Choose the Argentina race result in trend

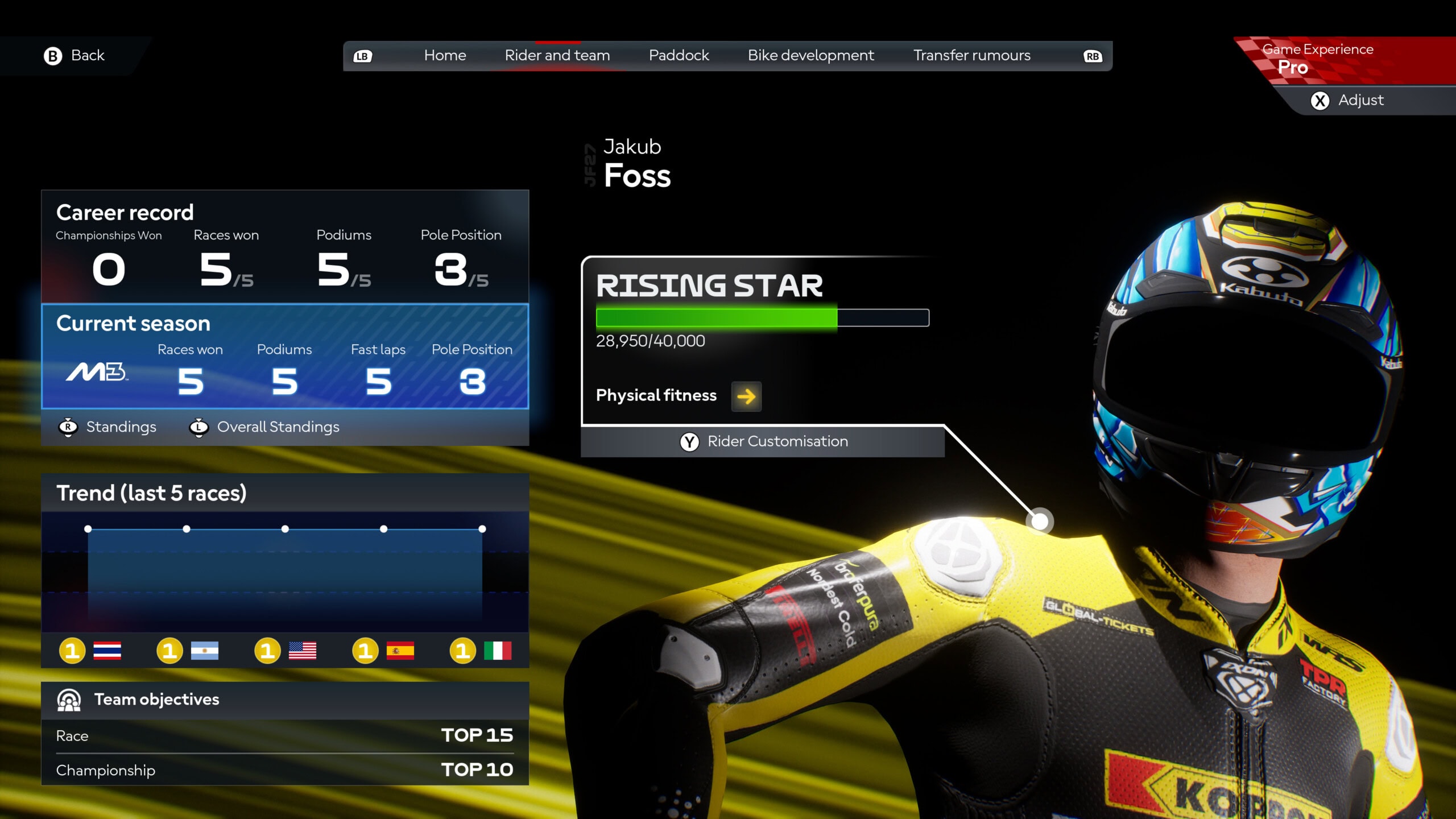click(x=188, y=651)
